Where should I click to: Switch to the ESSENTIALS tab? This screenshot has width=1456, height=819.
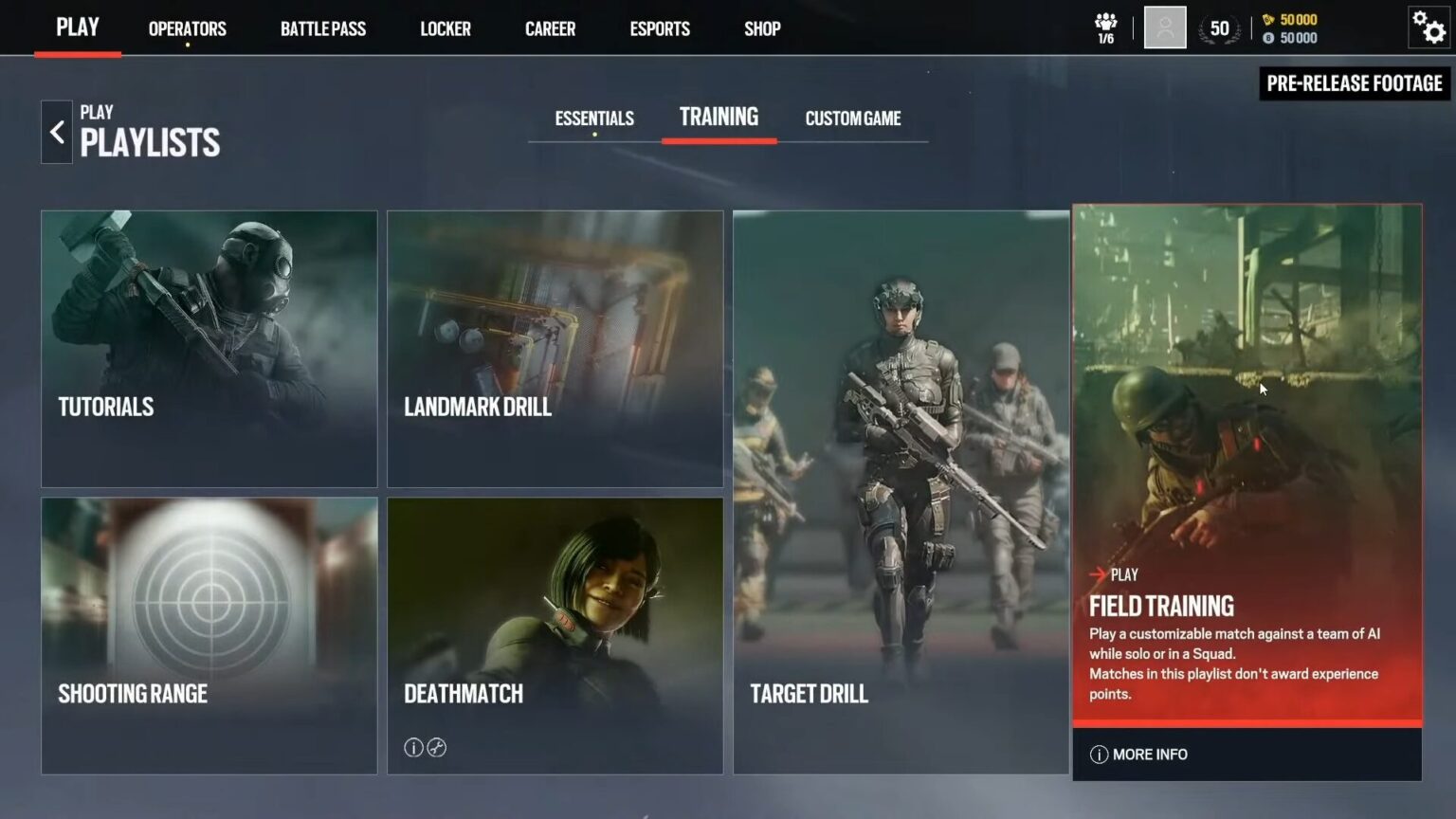coord(593,118)
